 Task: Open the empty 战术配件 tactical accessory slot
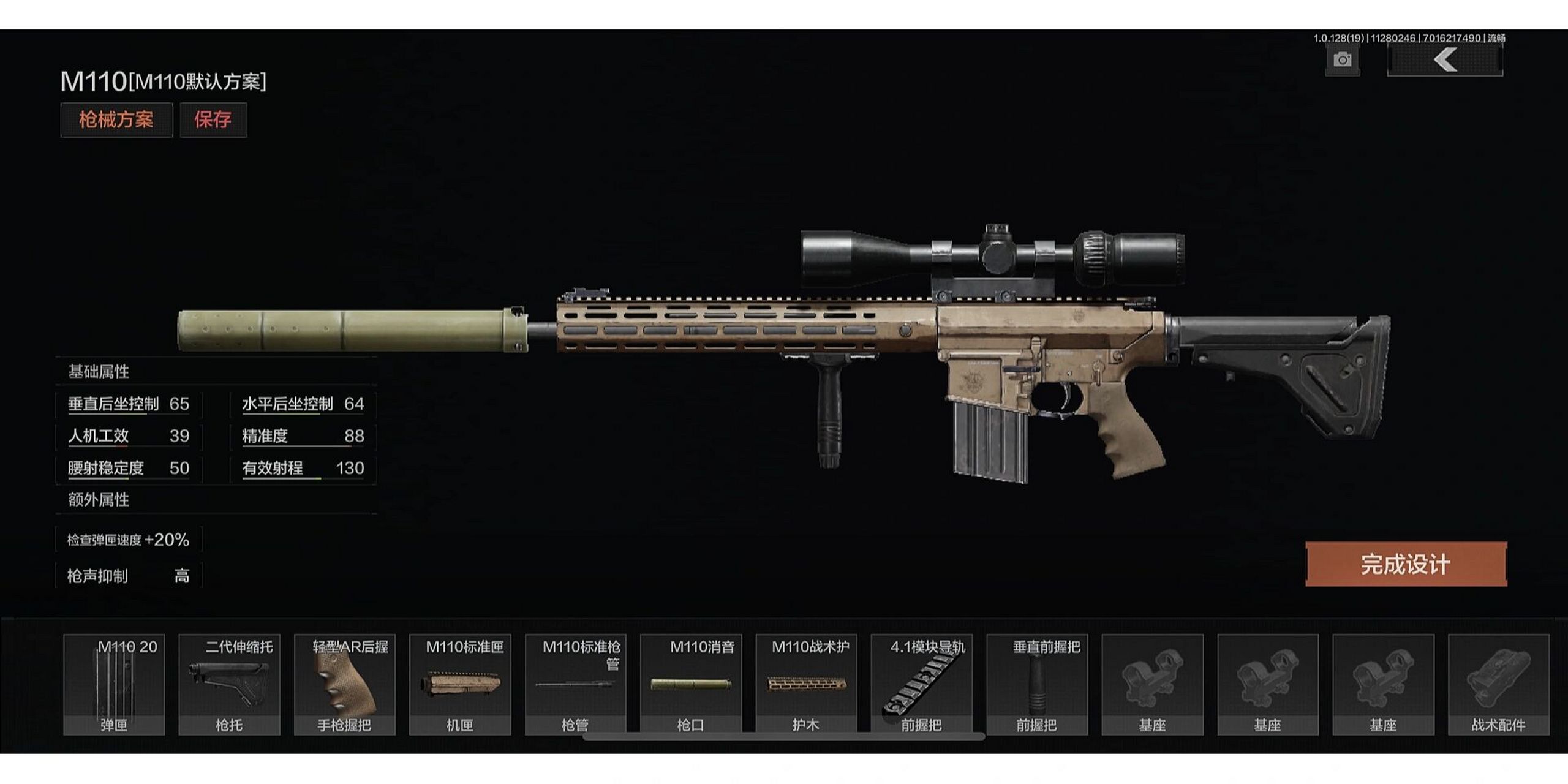1498,684
